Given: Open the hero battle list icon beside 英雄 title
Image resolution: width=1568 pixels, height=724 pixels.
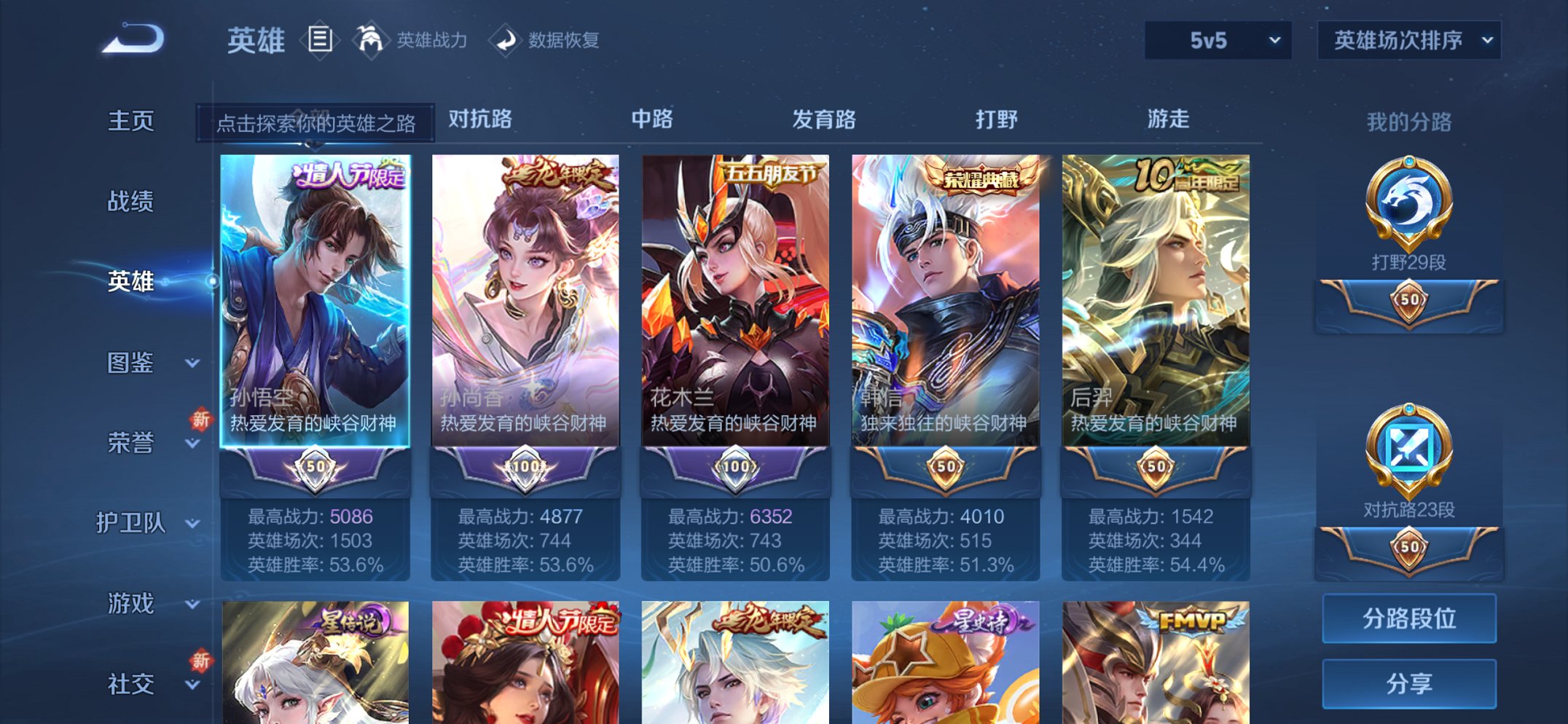Looking at the screenshot, I should pos(321,40).
